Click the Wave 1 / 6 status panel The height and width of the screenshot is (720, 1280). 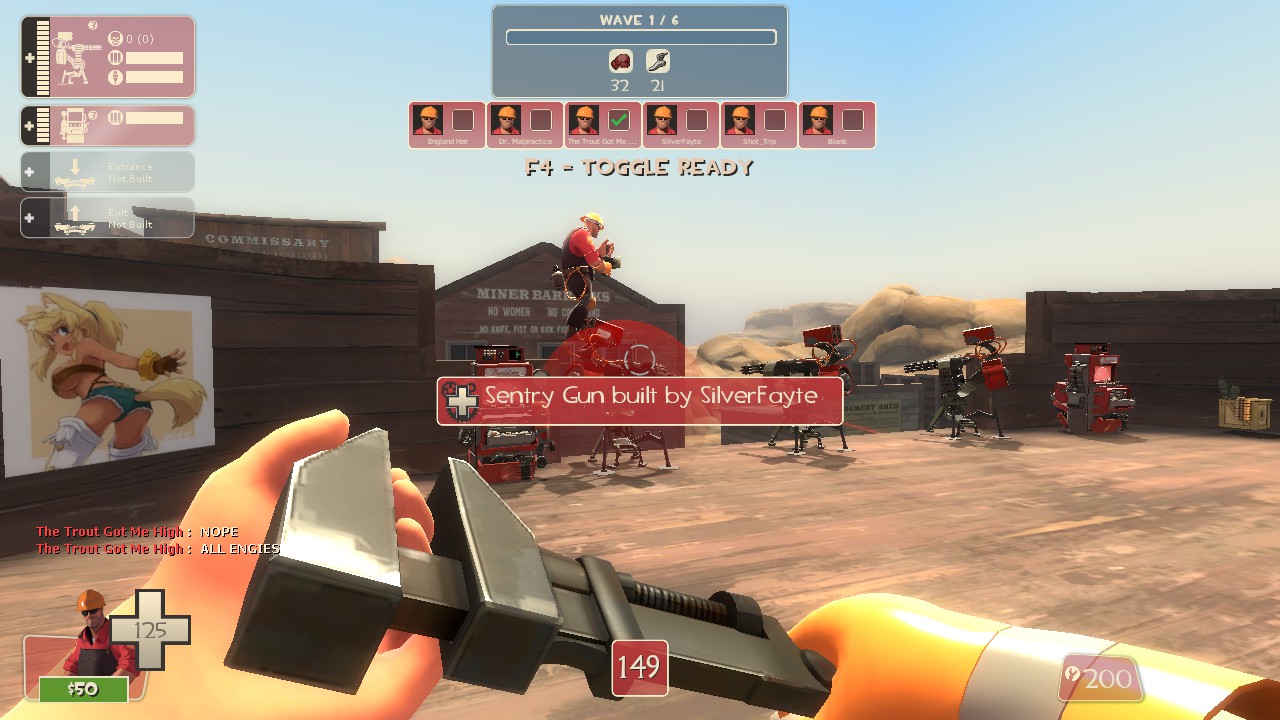(640, 52)
